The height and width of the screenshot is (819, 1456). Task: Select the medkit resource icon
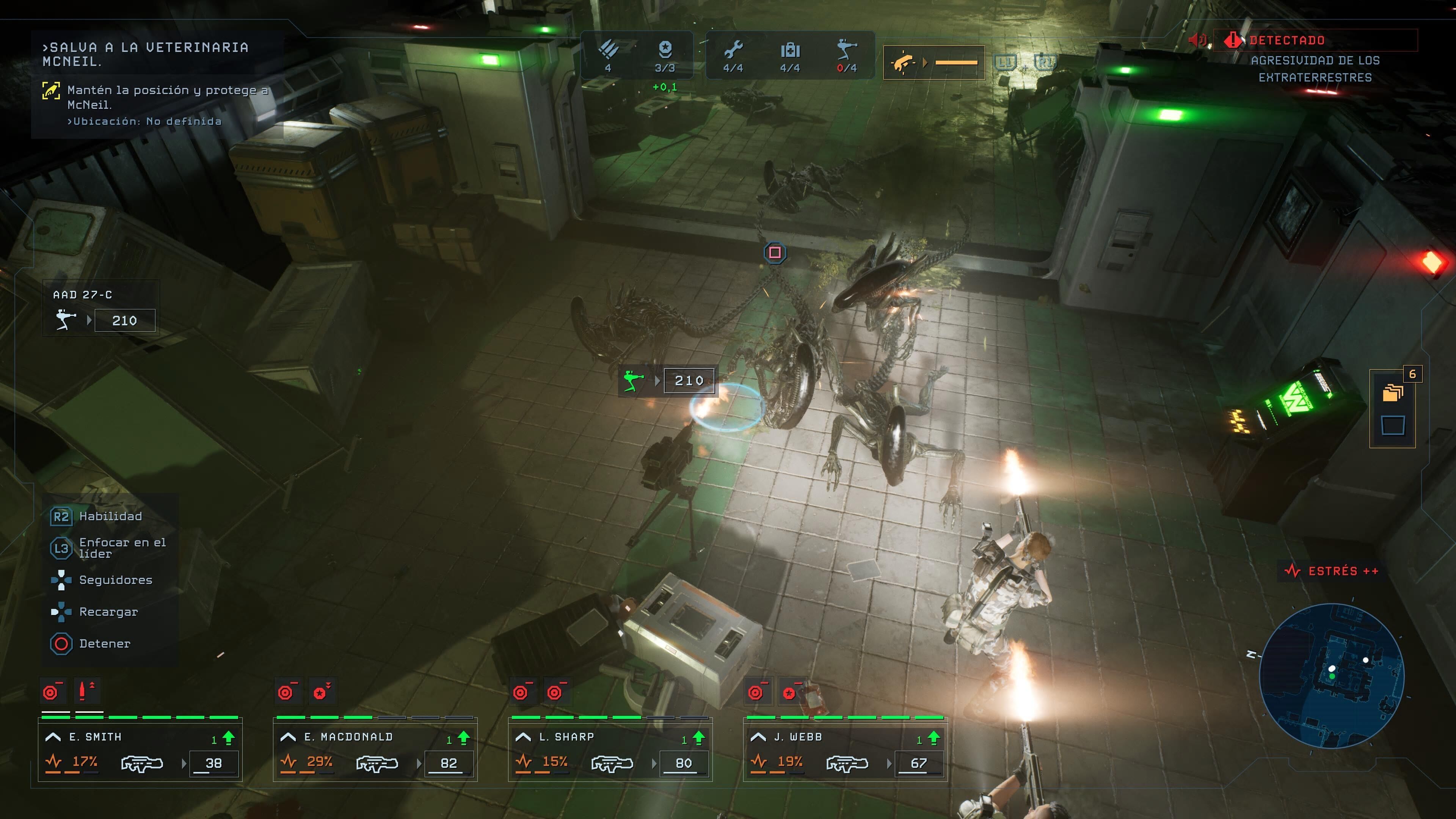coord(789,51)
